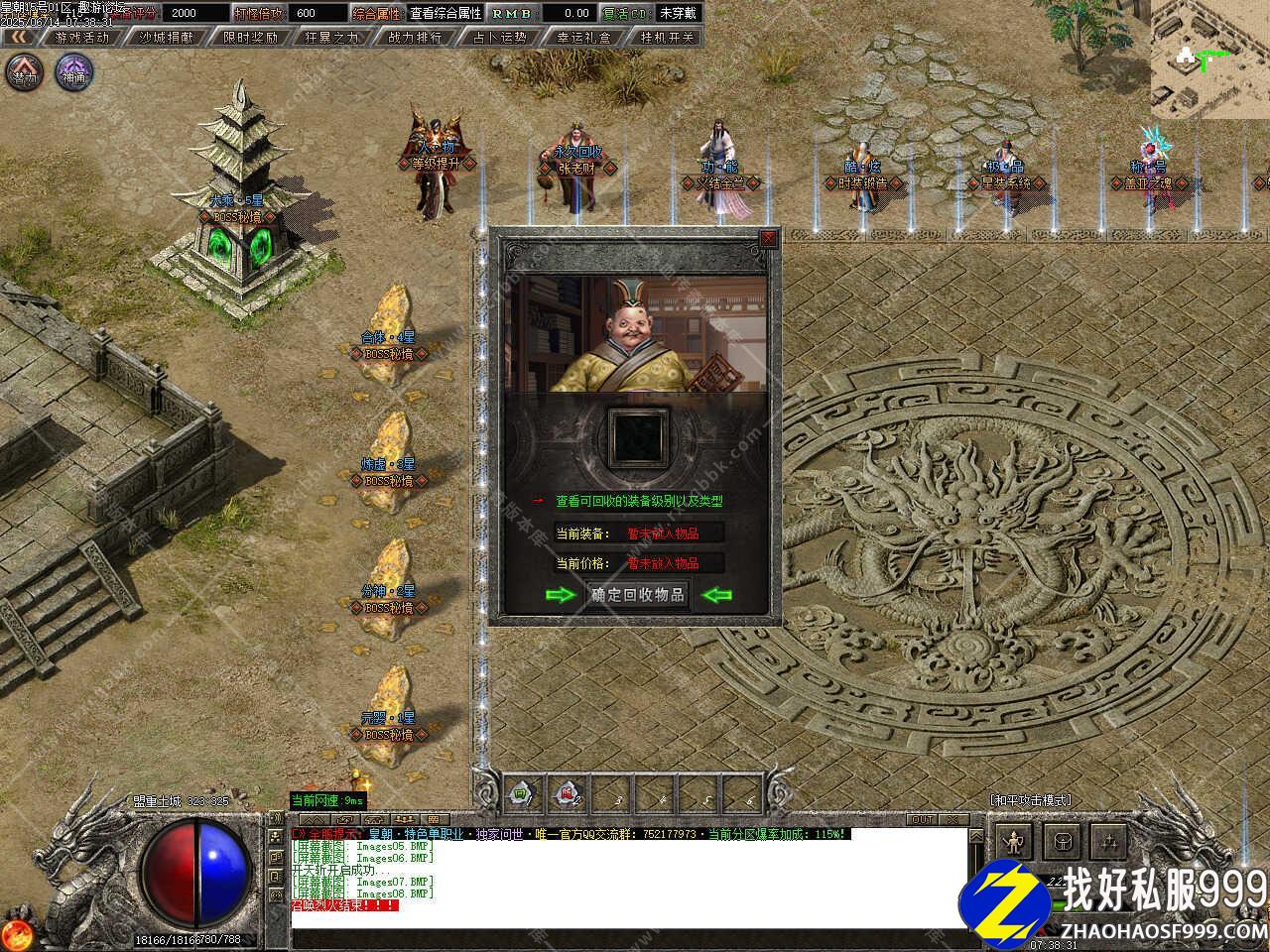Open 占卜运势 fortune telling
The image size is (1270, 952).
click(x=498, y=37)
